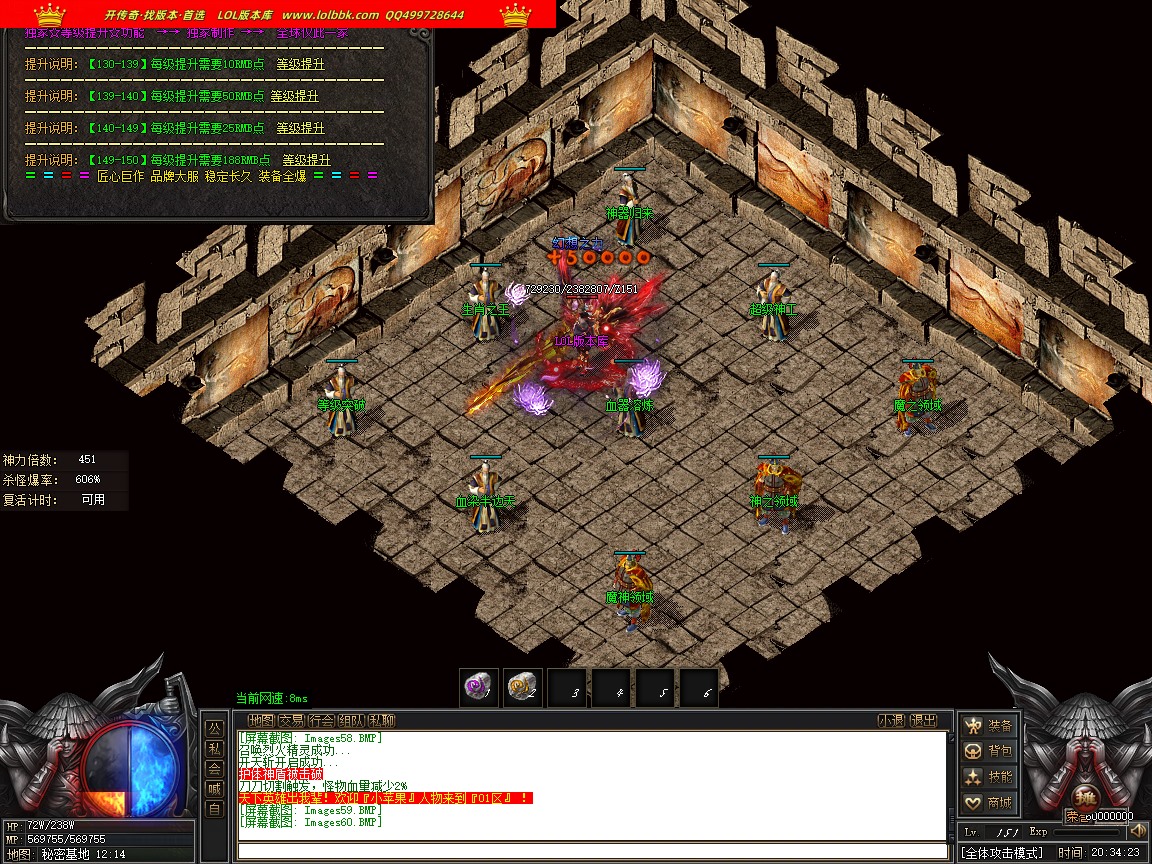Screen dimensions: 1152x864
Task: Use the golden scroll in hotbar slot 2
Action: (522, 687)
